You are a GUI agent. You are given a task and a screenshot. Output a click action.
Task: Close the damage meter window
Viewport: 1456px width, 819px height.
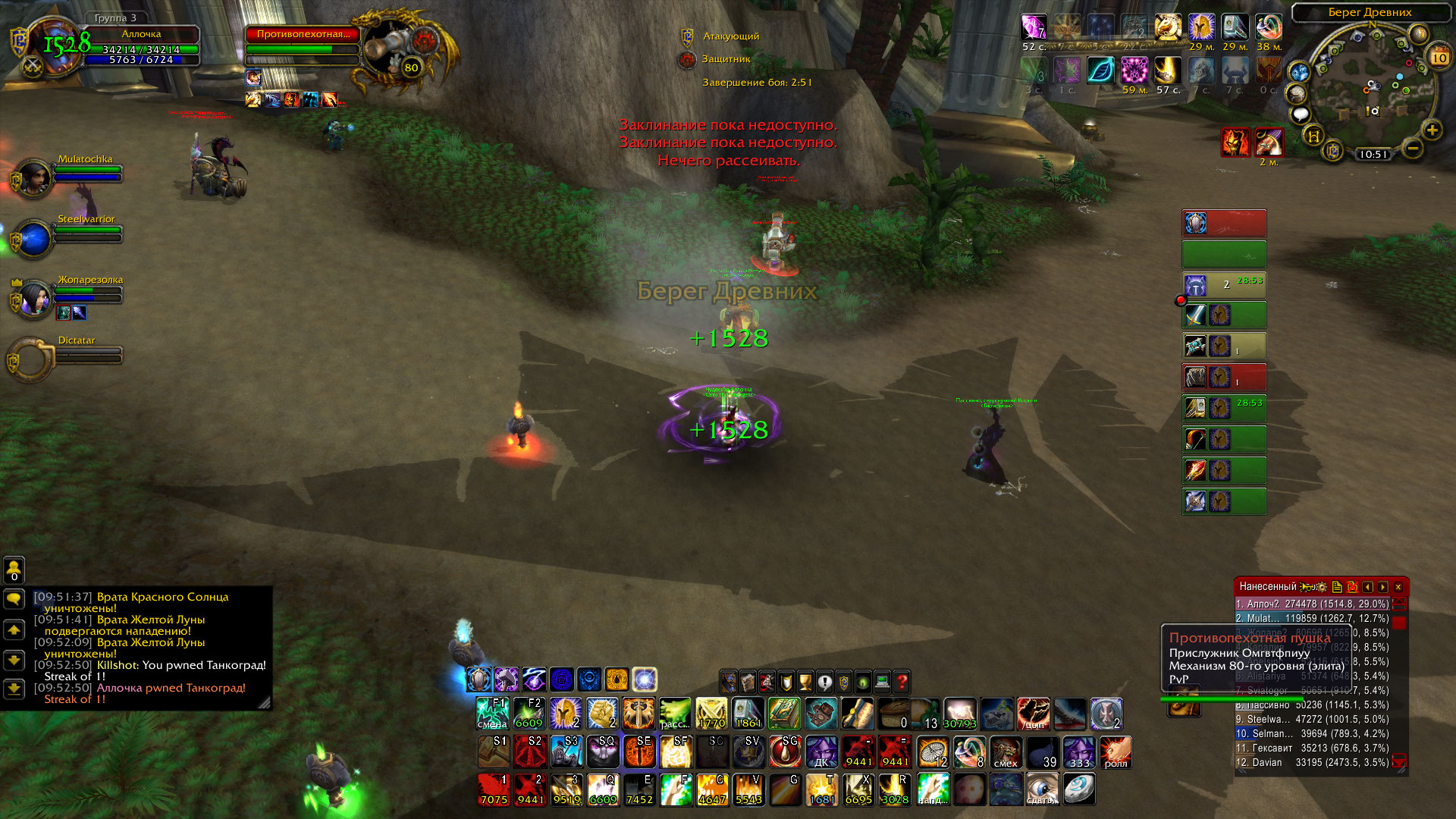tap(1398, 587)
